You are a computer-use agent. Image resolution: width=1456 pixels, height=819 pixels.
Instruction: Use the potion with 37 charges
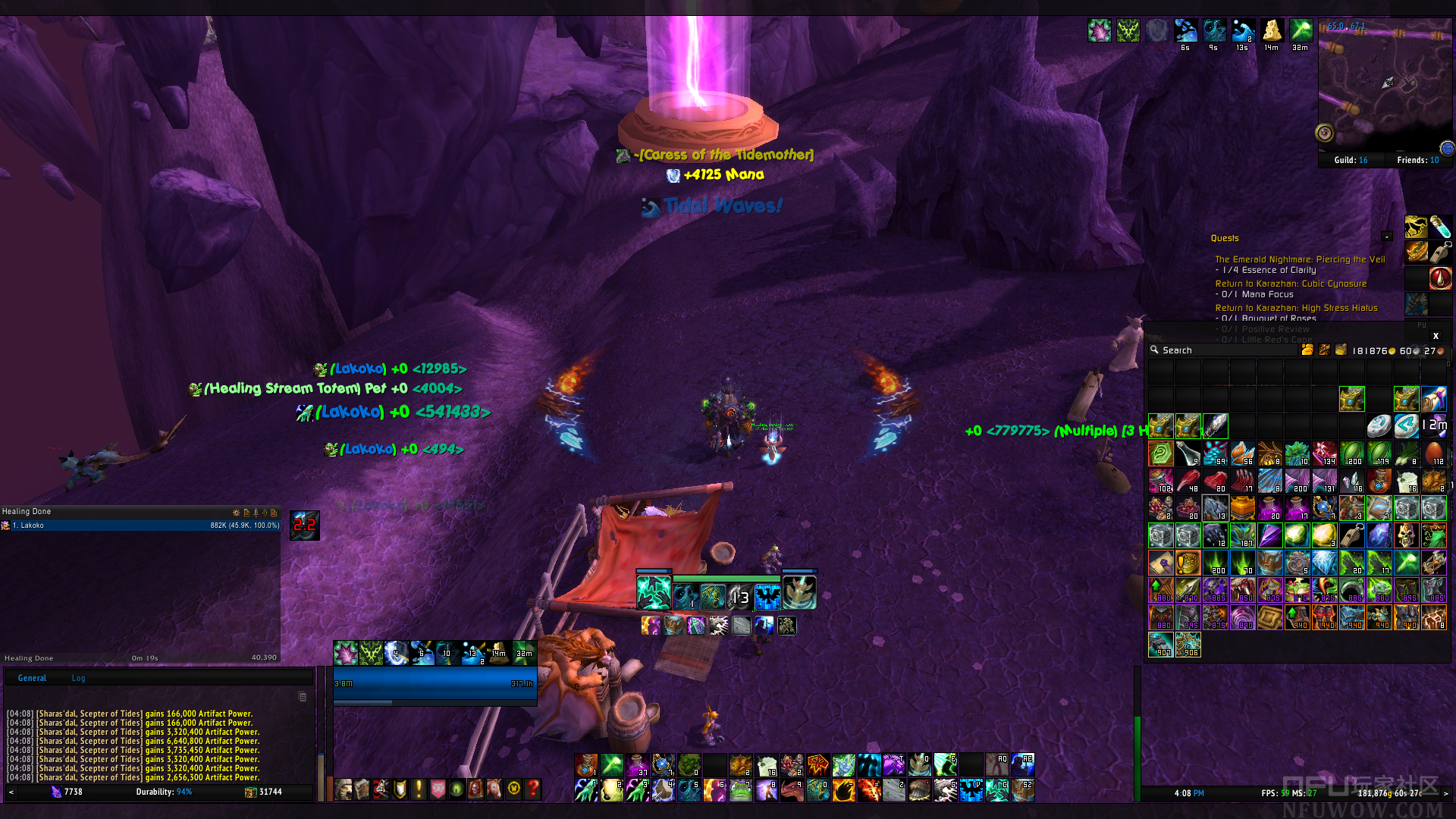tap(638, 765)
